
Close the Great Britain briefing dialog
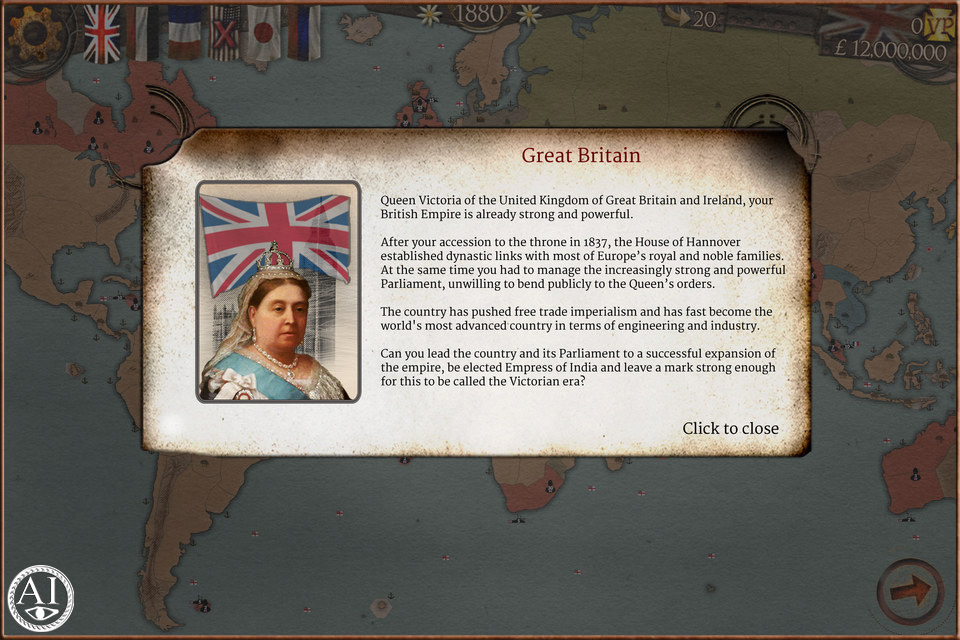coord(730,428)
